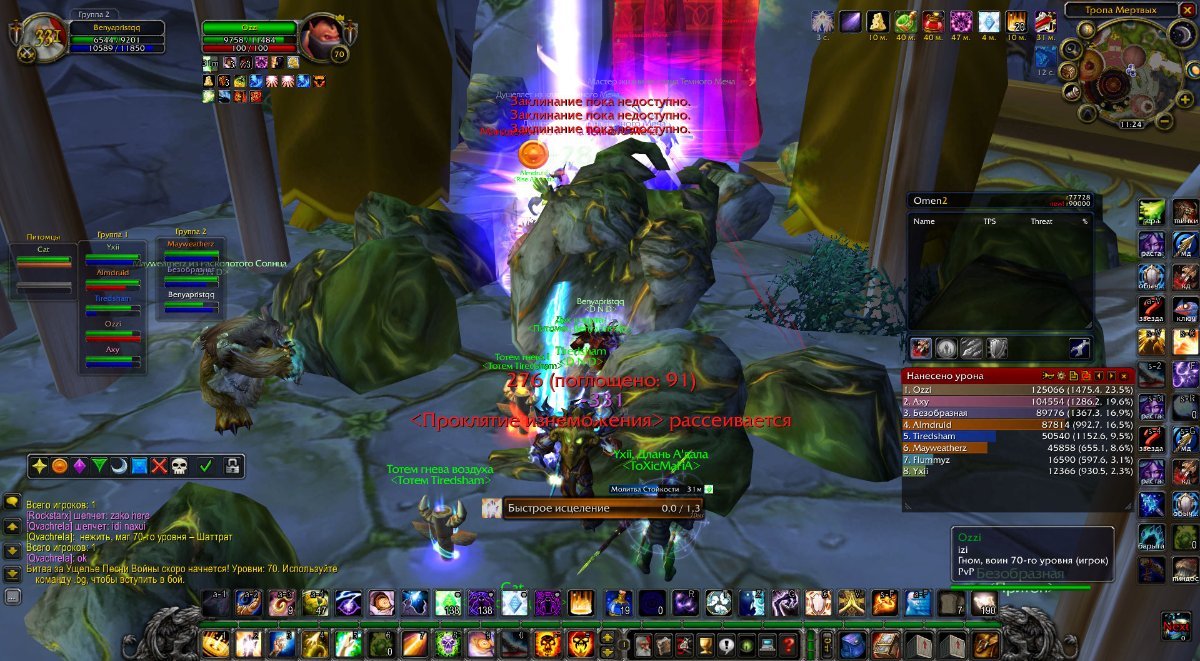Viewport: 1200px width, 661px height.
Task: Select the yellow star raid marker
Action: point(39,466)
